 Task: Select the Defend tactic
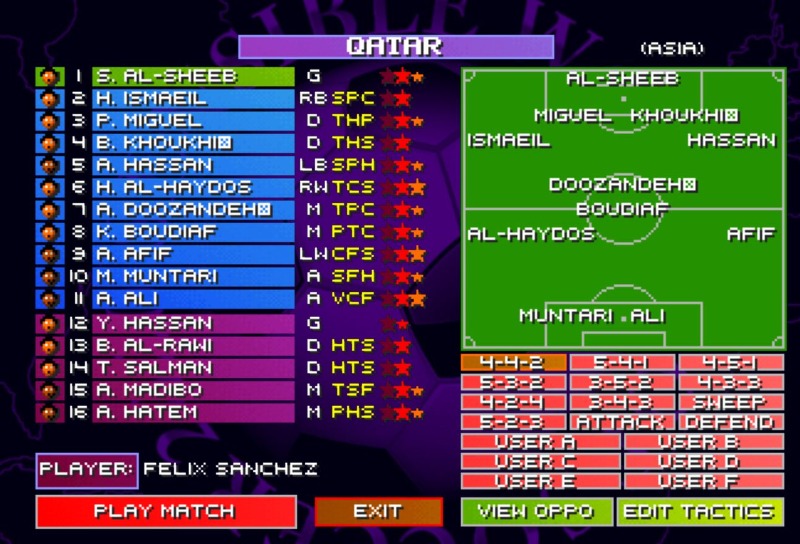[x=730, y=423]
